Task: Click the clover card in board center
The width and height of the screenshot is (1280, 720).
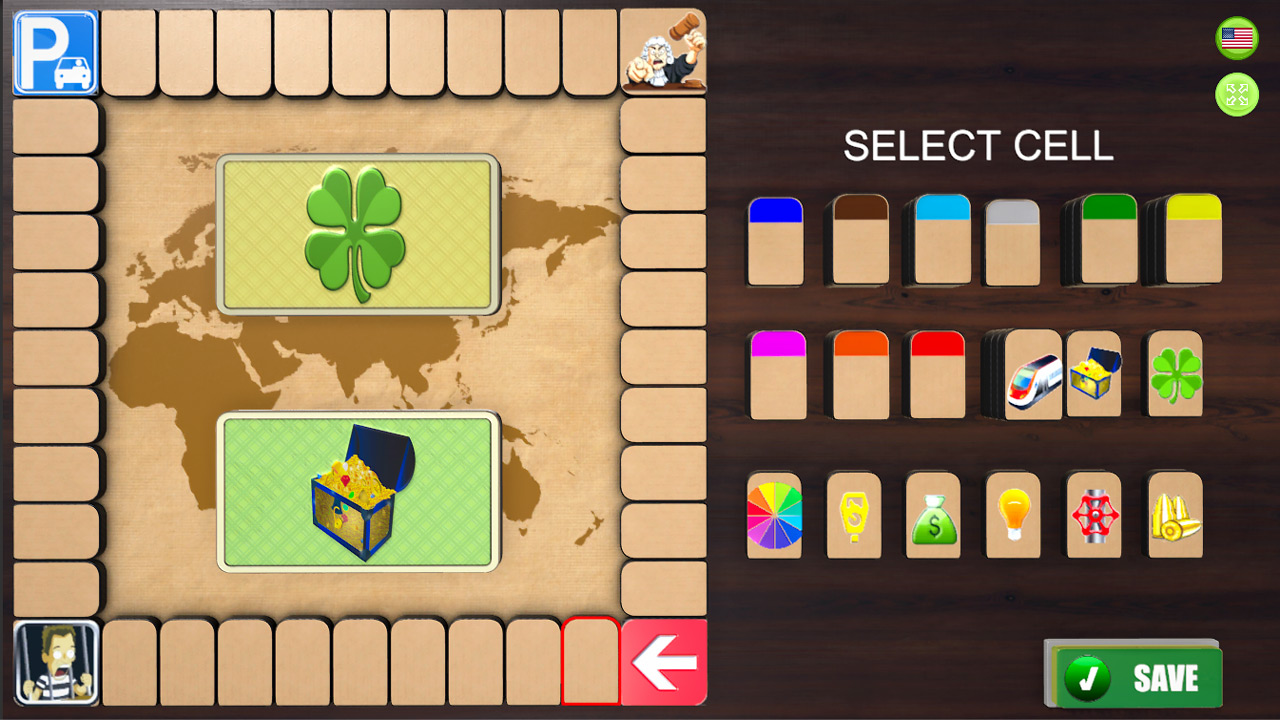Action: point(359,232)
